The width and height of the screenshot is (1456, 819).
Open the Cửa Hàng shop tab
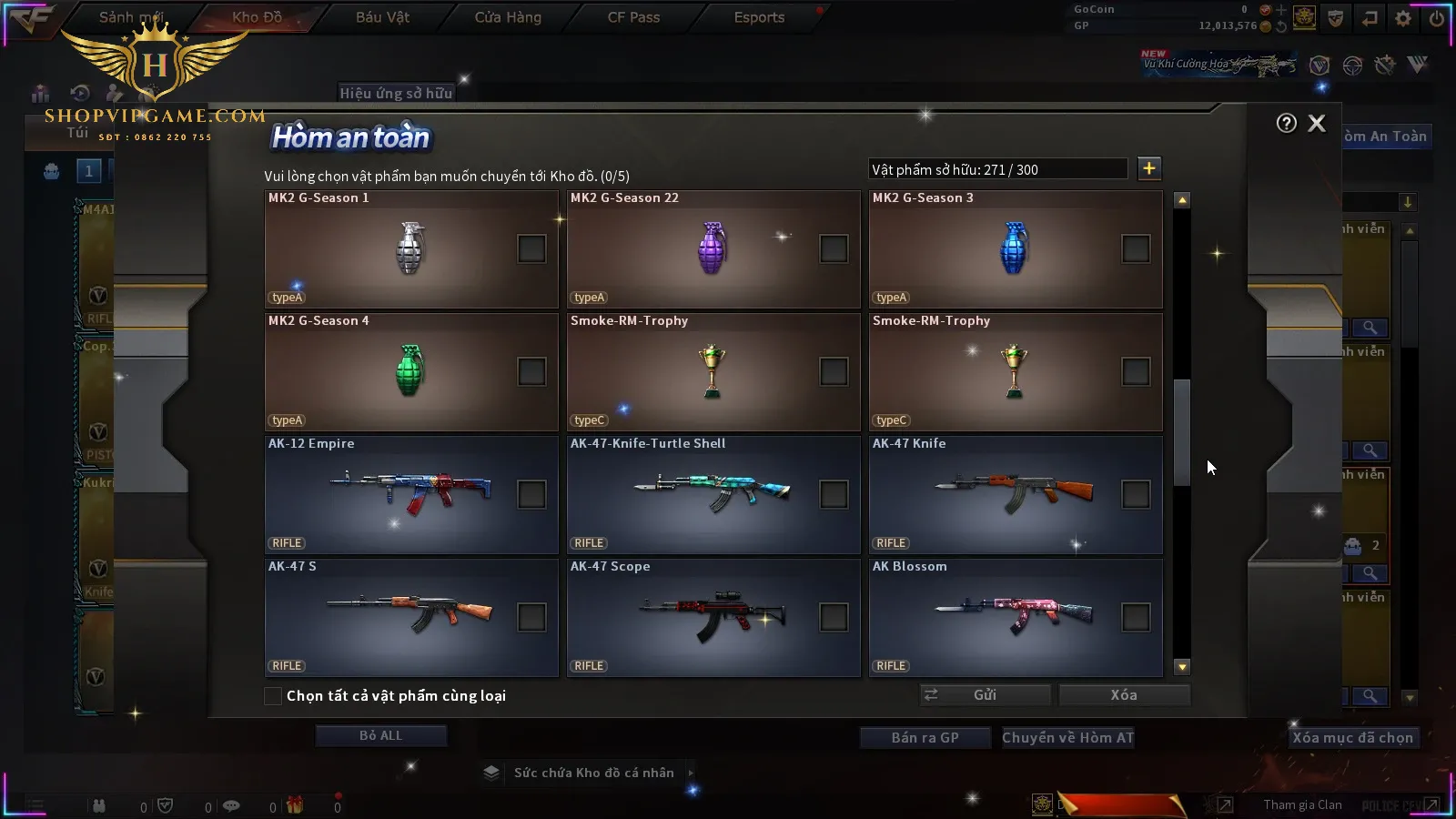pos(508,17)
